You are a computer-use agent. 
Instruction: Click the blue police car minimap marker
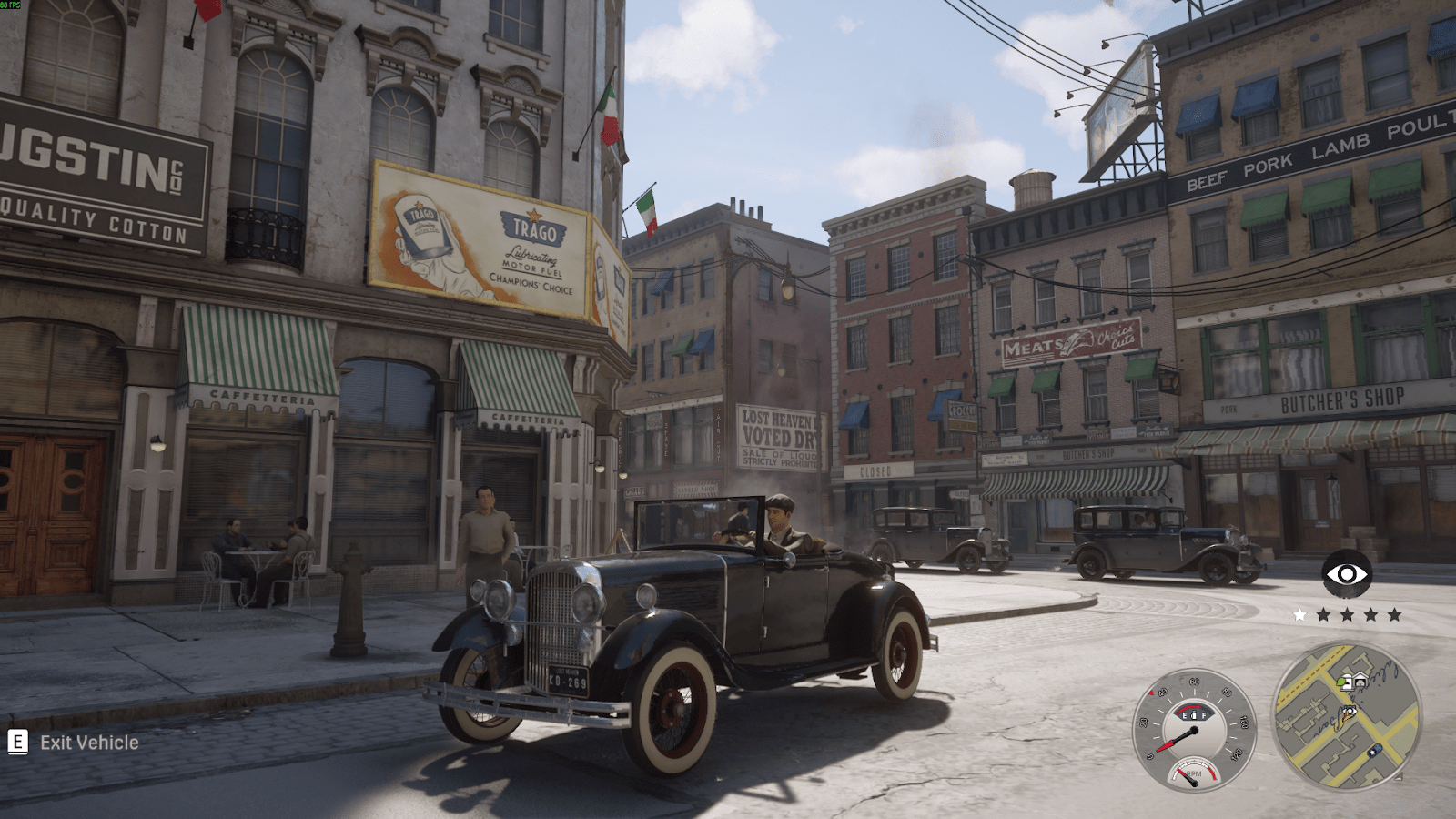coord(1374,751)
